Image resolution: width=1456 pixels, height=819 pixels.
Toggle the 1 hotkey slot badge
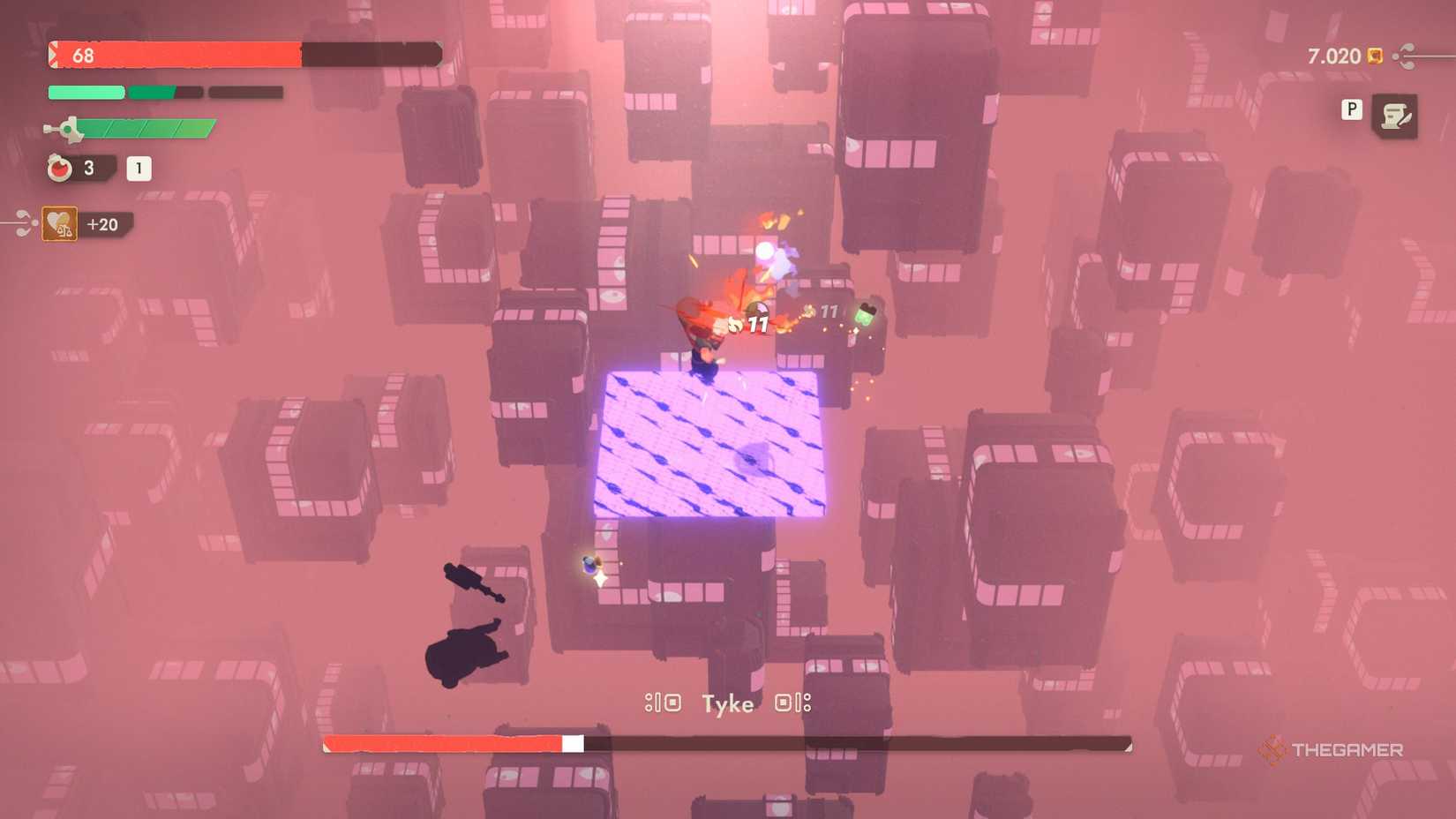(139, 169)
